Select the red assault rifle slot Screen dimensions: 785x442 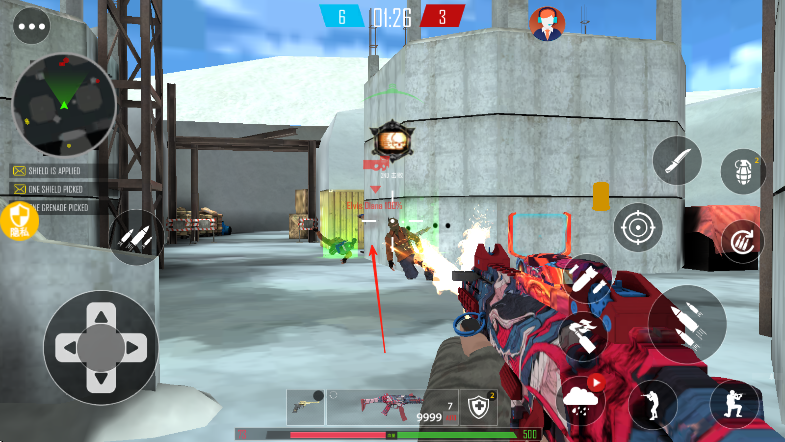tap(391, 404)
